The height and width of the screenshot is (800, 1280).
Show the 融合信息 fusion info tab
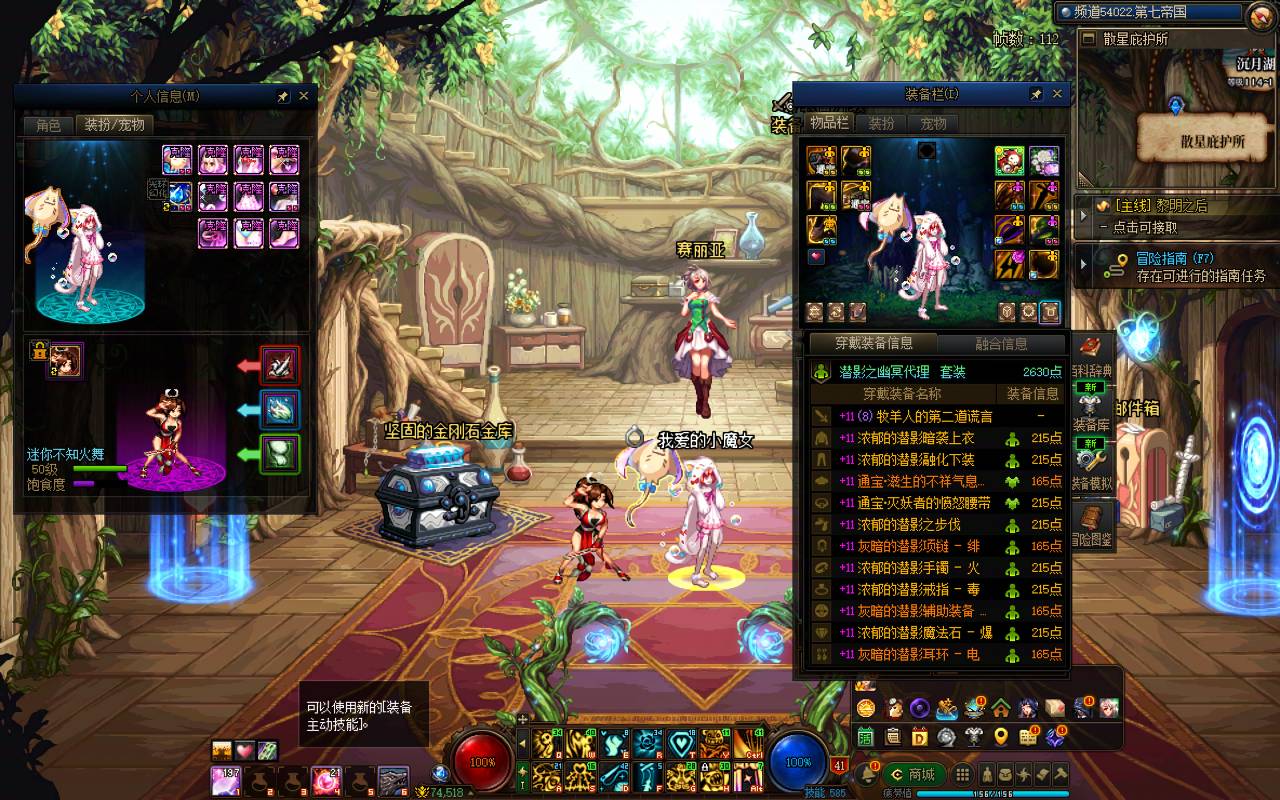[1001, 343]
